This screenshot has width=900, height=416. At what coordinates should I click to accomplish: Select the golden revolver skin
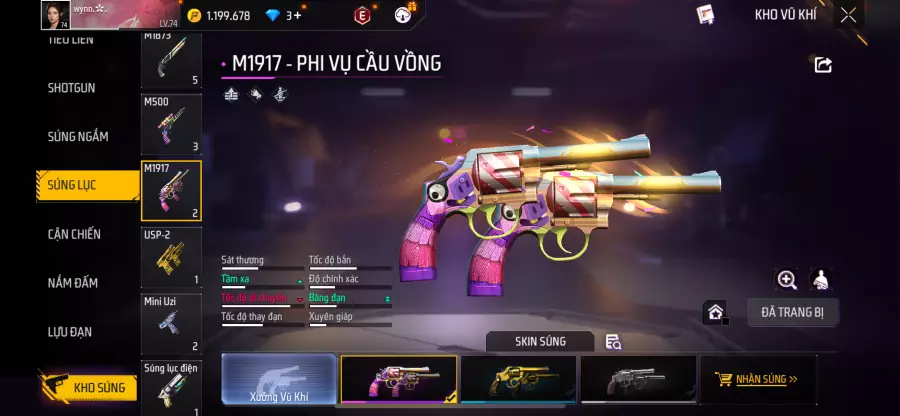[x=518, y=380]
